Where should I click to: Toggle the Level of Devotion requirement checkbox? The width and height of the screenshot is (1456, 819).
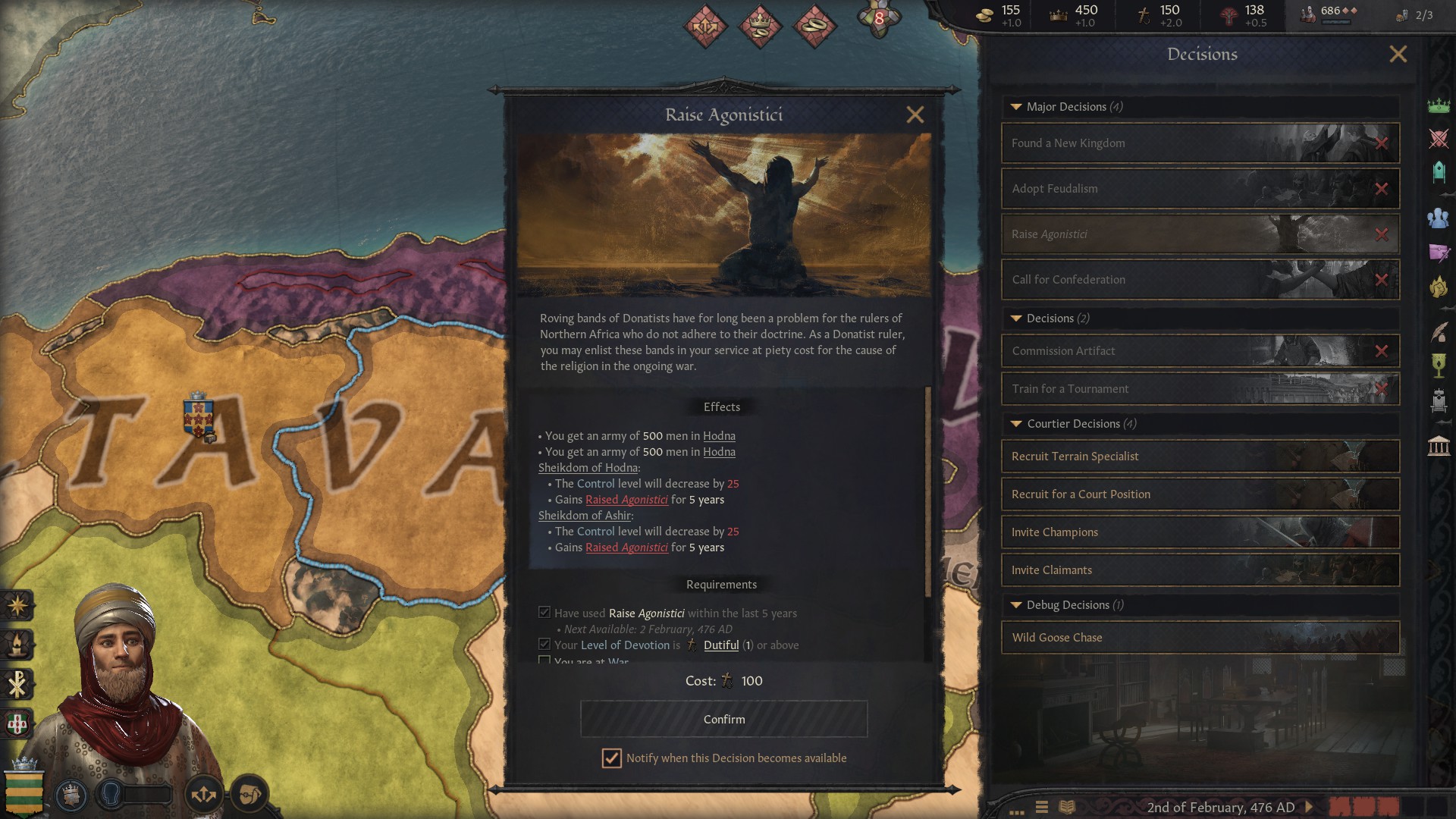(x=544, y=644)
